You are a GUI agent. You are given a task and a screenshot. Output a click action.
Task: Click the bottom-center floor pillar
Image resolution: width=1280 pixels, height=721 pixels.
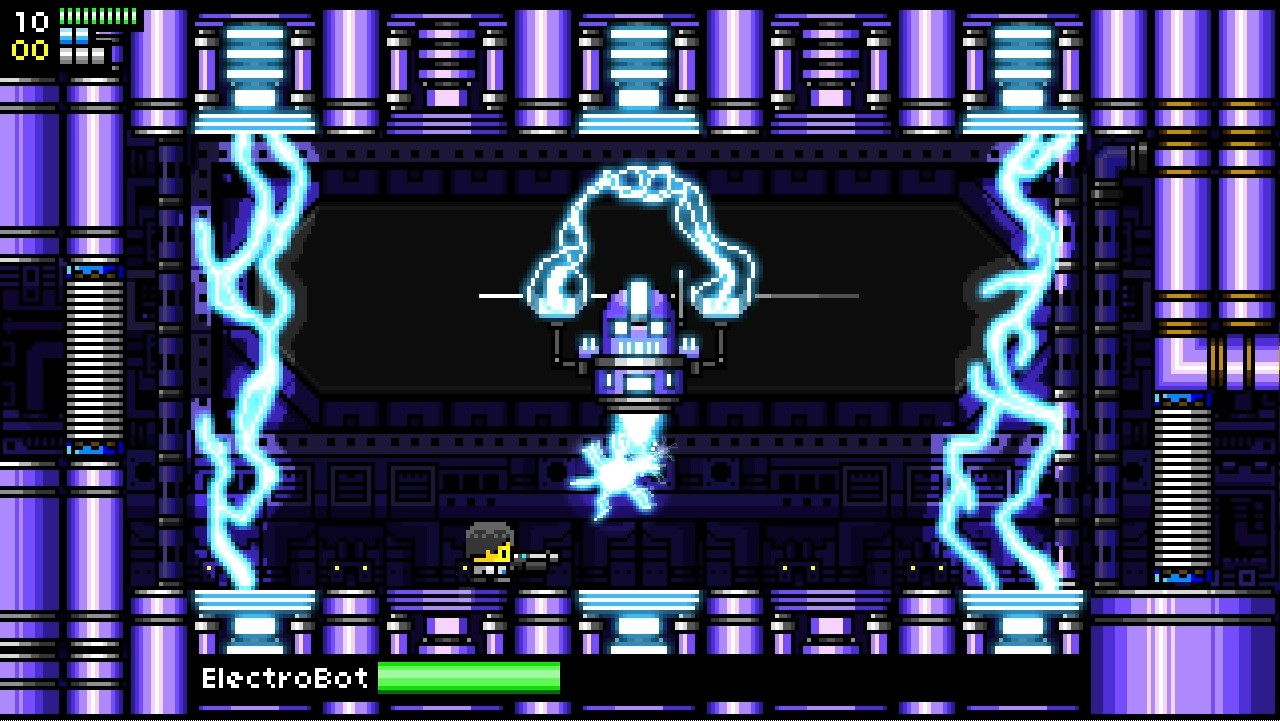point(640,620)
